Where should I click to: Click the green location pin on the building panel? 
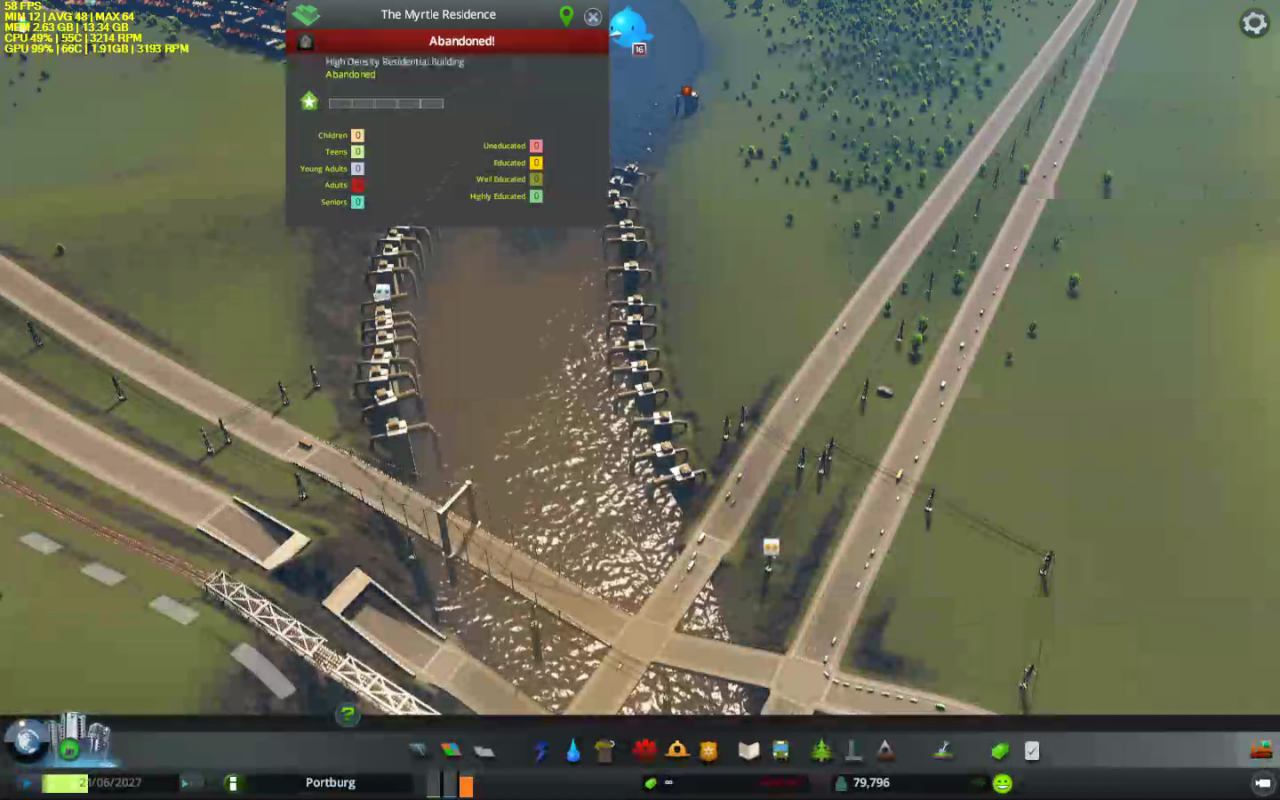click(566, 16)
